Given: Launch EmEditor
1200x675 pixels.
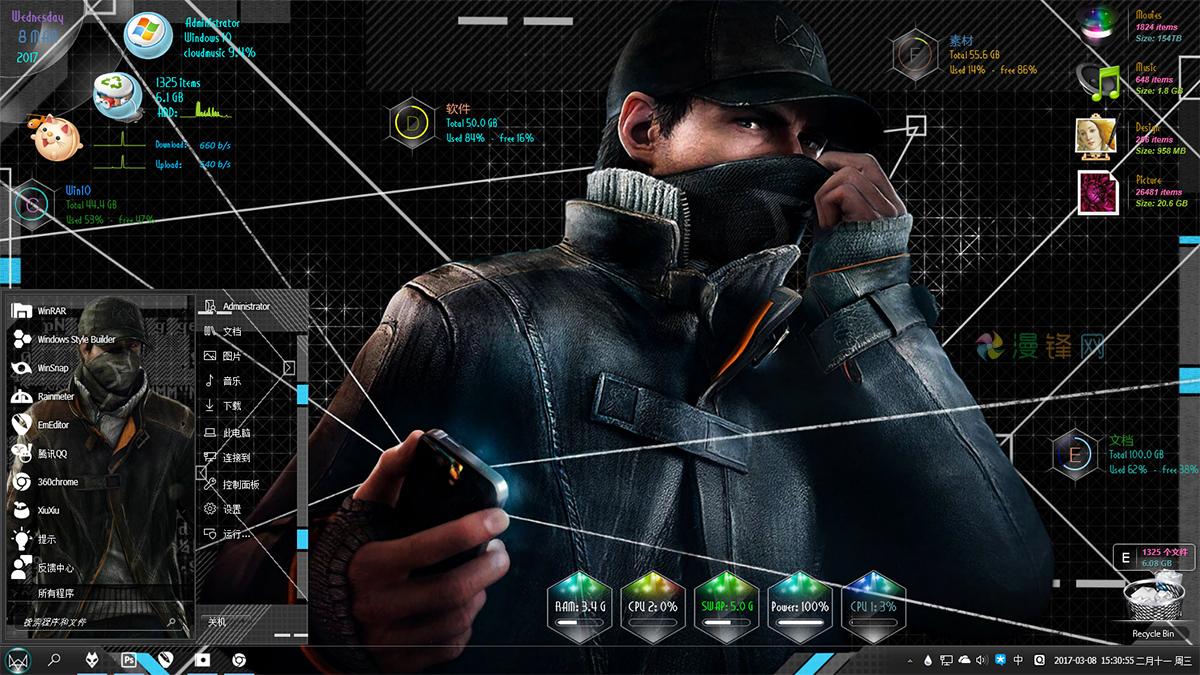Looking at the screenshot, I should (x=54, y=425).
